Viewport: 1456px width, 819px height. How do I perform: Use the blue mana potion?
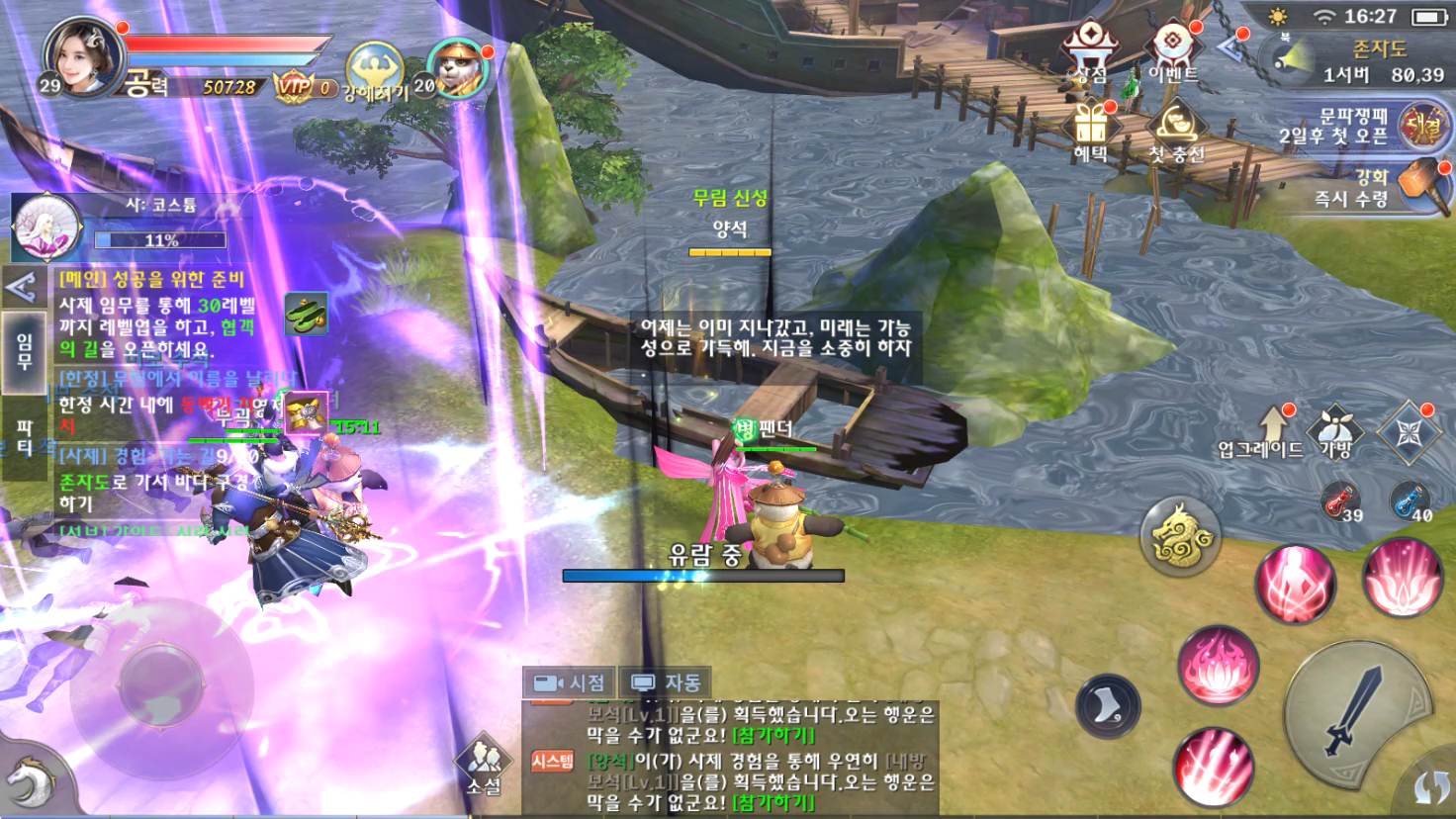1409,500
